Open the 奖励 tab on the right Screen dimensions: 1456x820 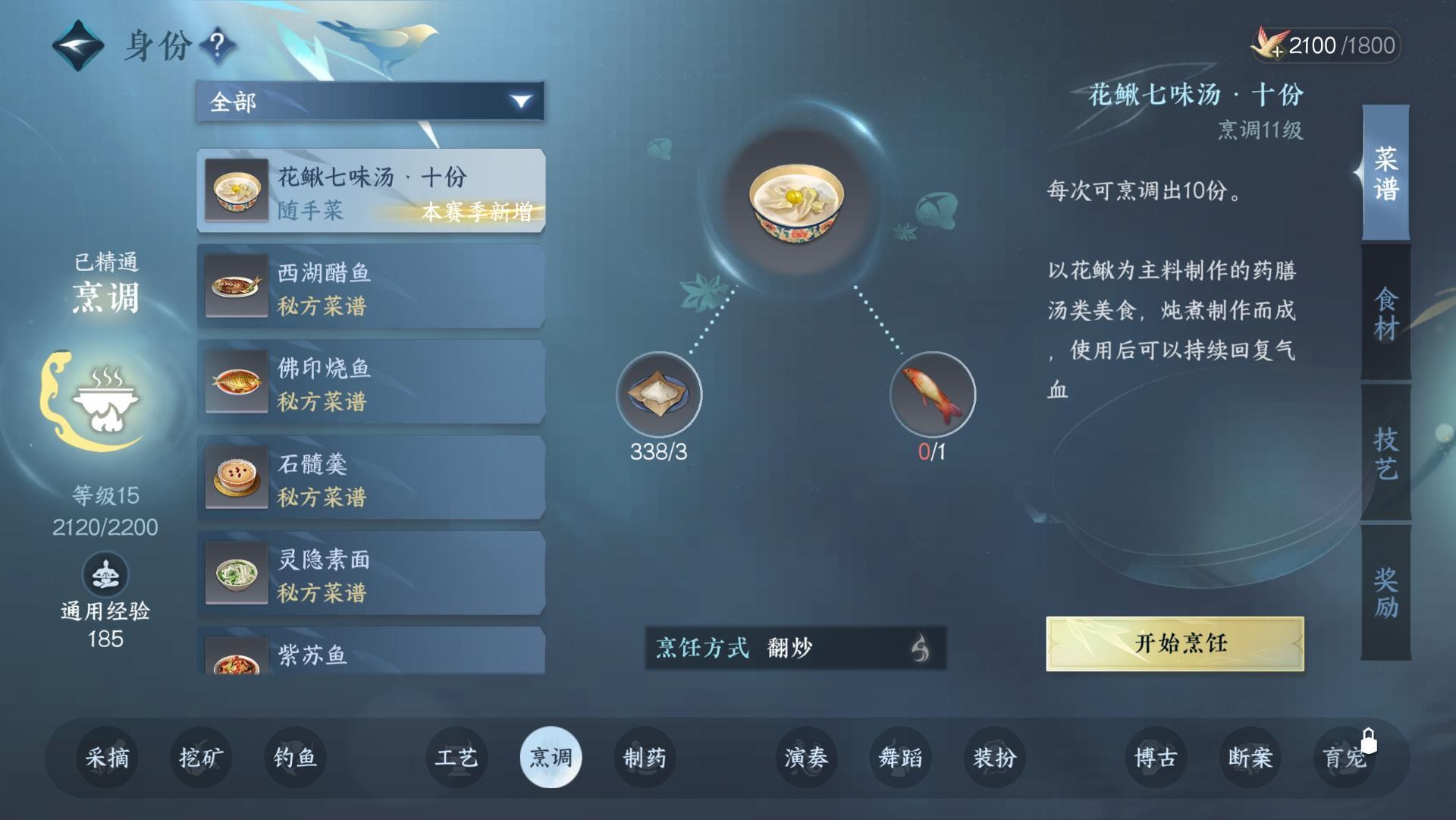coord(1385,588)
